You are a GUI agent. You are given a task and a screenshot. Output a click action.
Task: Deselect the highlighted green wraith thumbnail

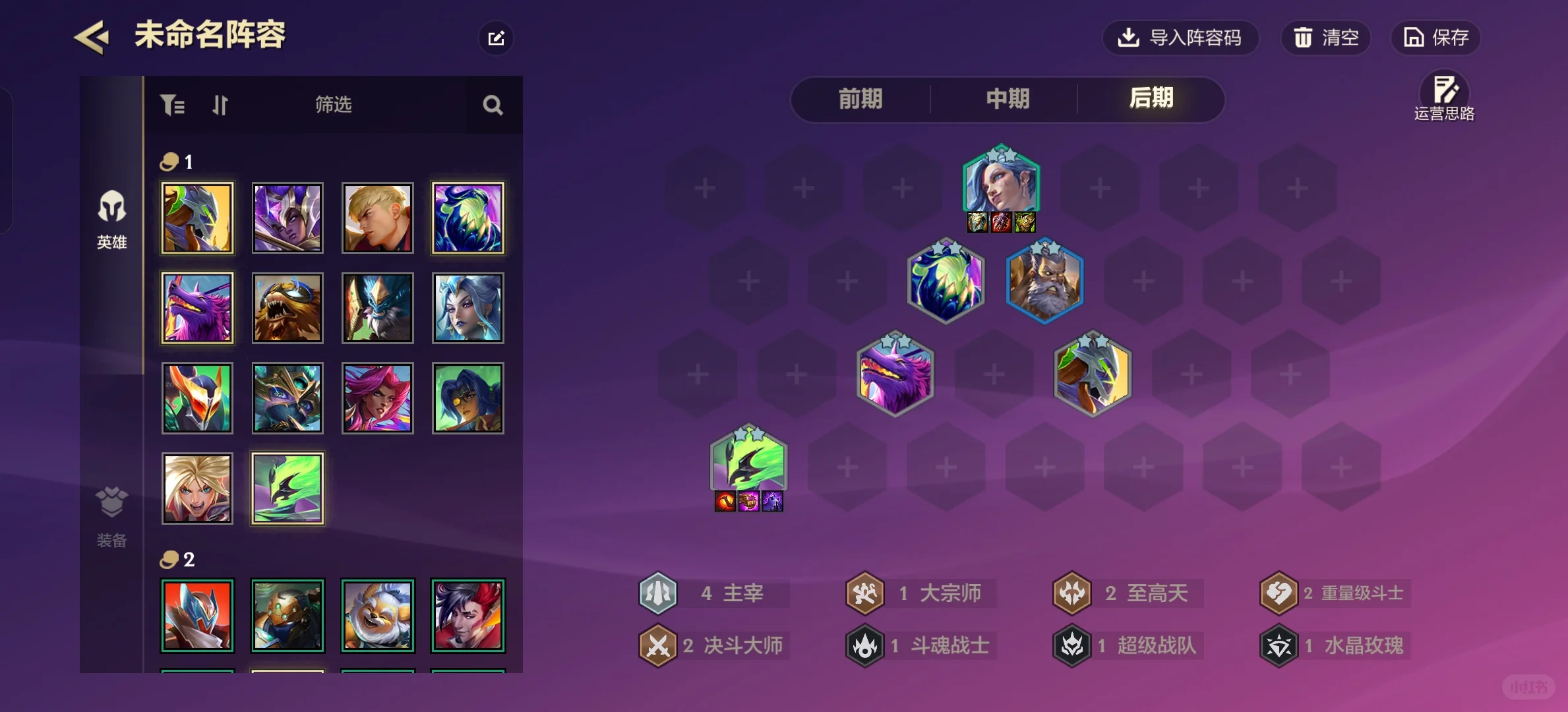tap(287, 489)
